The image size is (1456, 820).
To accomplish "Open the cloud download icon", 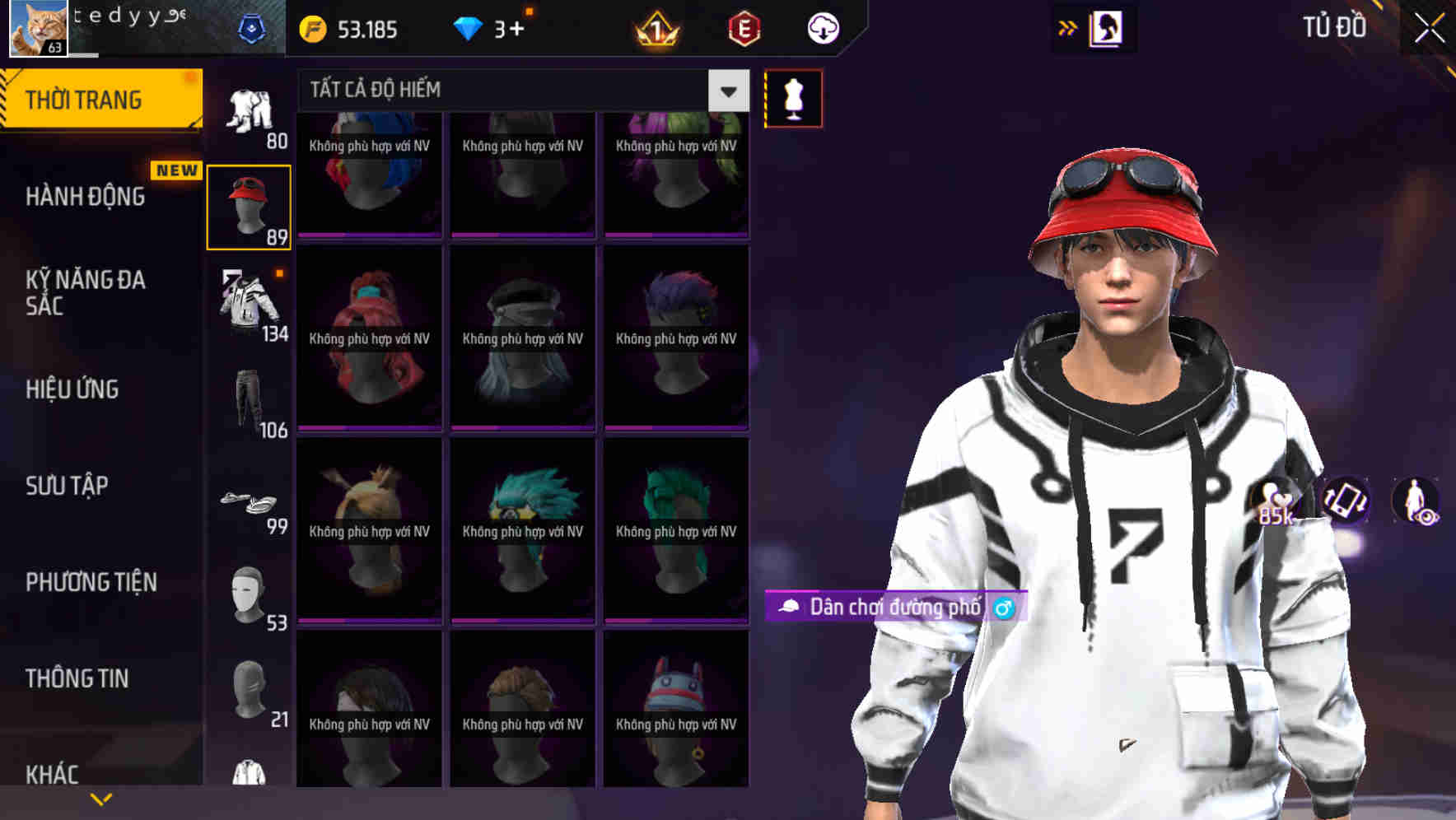I will coord(821,27).
